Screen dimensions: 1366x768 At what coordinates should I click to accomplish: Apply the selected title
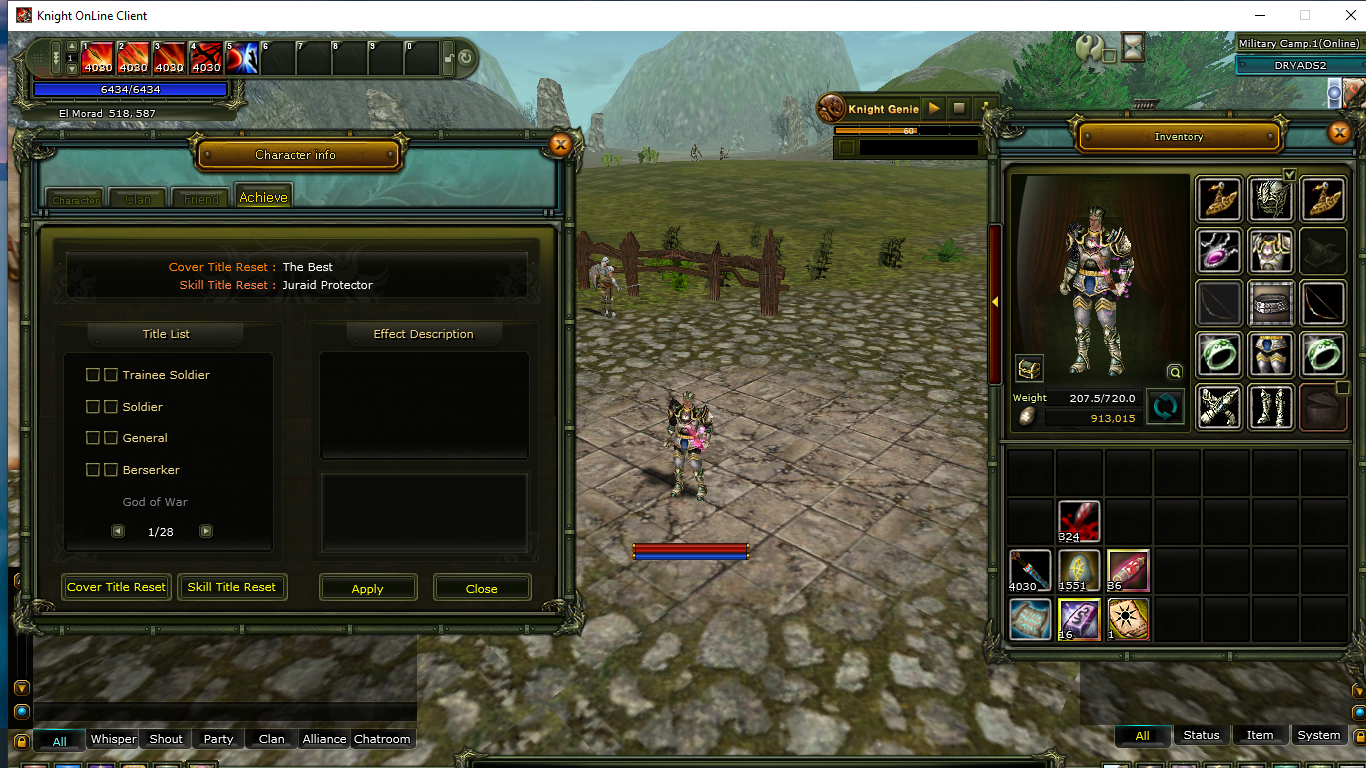[368, 587]
